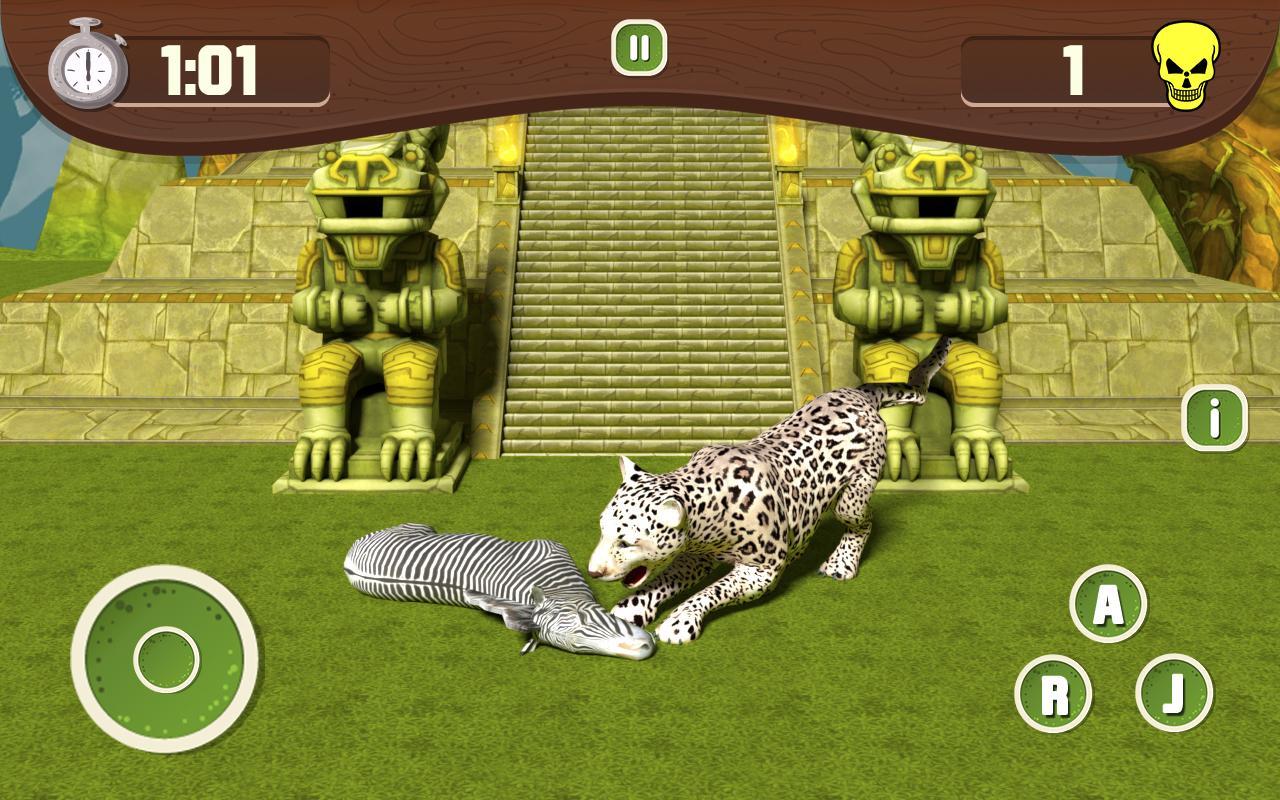Tap the timer reading 1:01
Image resolution: width=1280 pixels, height=800 pixels.
pos(207,70)
